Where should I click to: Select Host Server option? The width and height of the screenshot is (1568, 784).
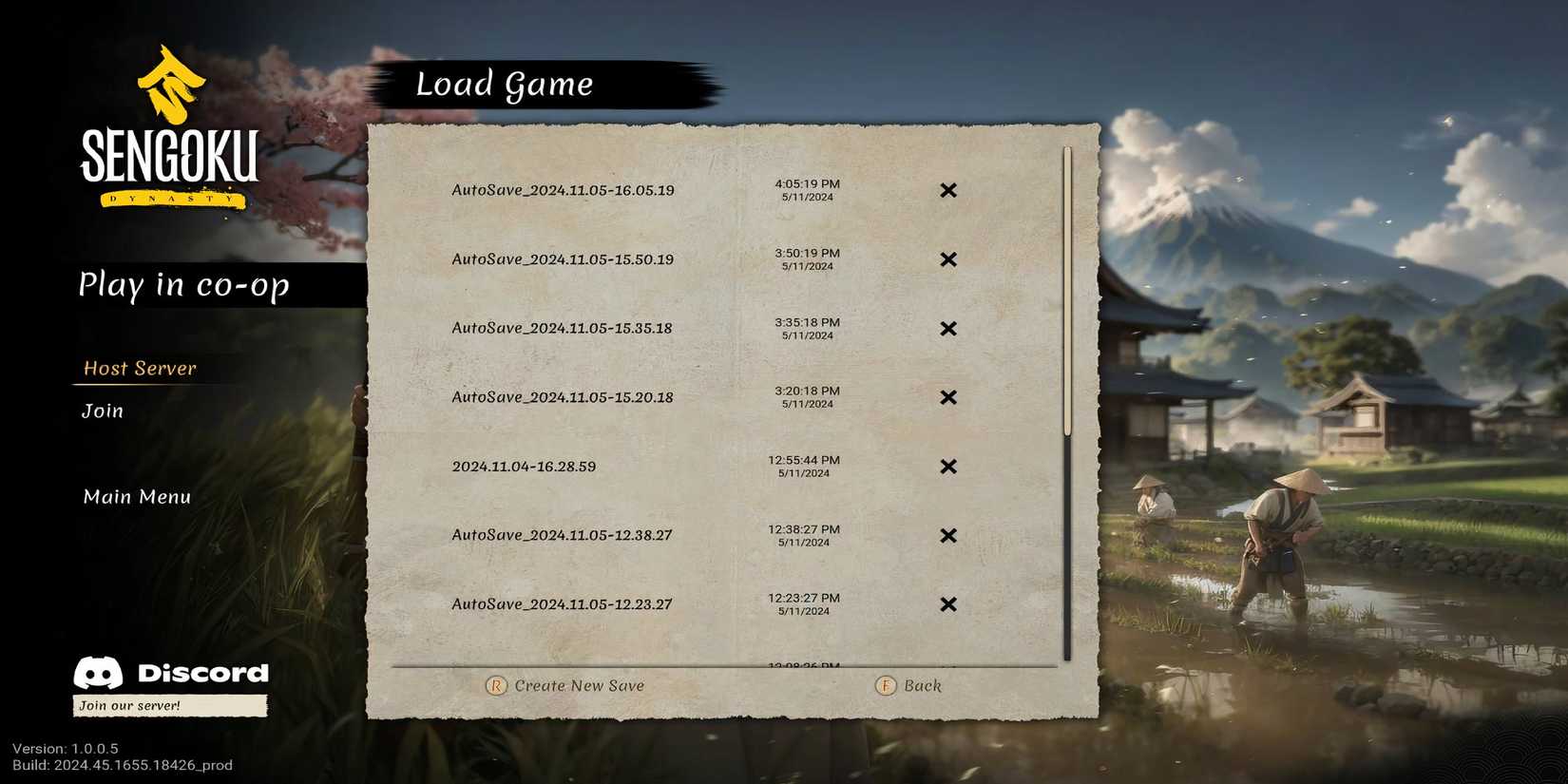point(139,369)
